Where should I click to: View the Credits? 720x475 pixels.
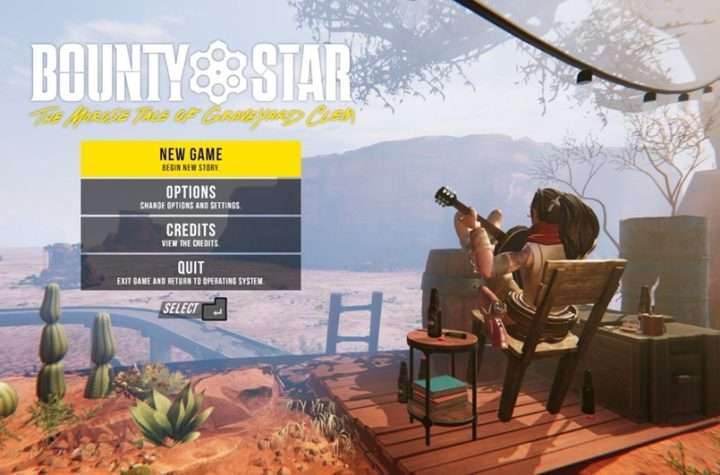pos(190,234)
